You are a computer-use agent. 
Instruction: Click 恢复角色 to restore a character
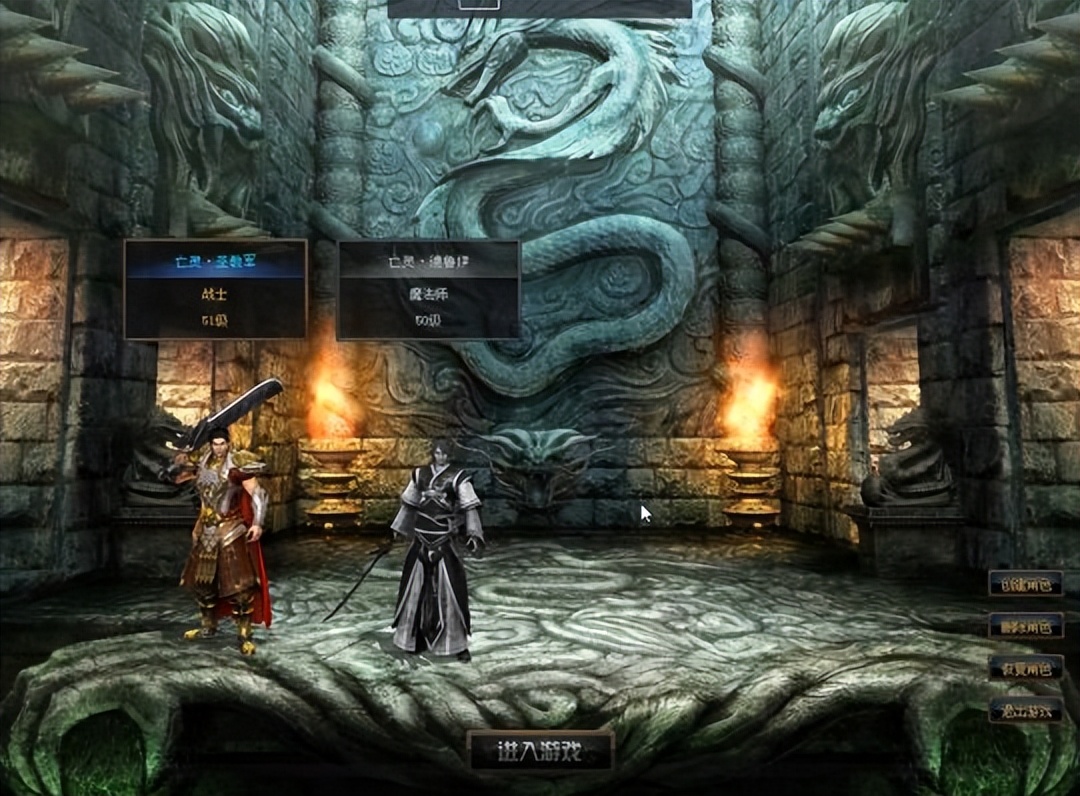[1025, 668]
